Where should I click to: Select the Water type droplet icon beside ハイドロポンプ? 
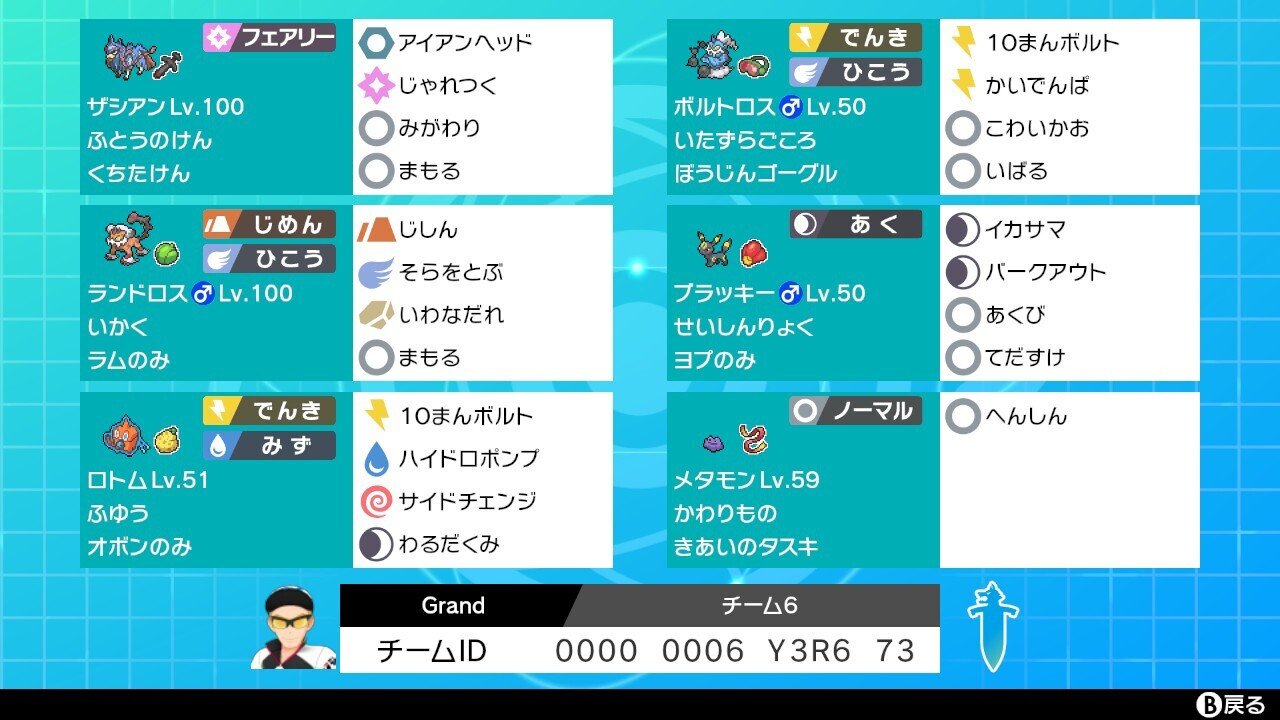375,457
